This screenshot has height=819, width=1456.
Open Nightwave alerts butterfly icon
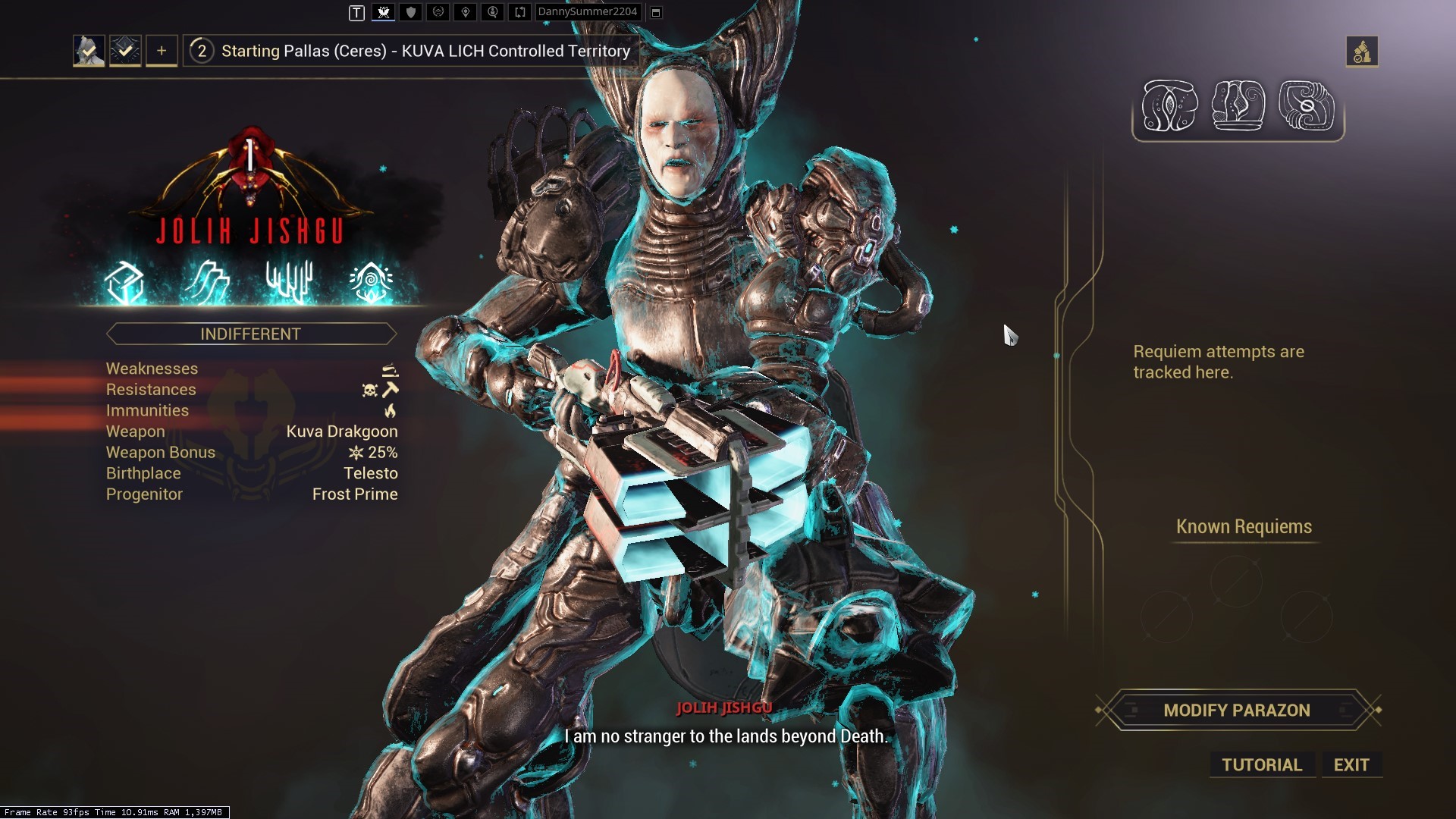coord(384,12)
